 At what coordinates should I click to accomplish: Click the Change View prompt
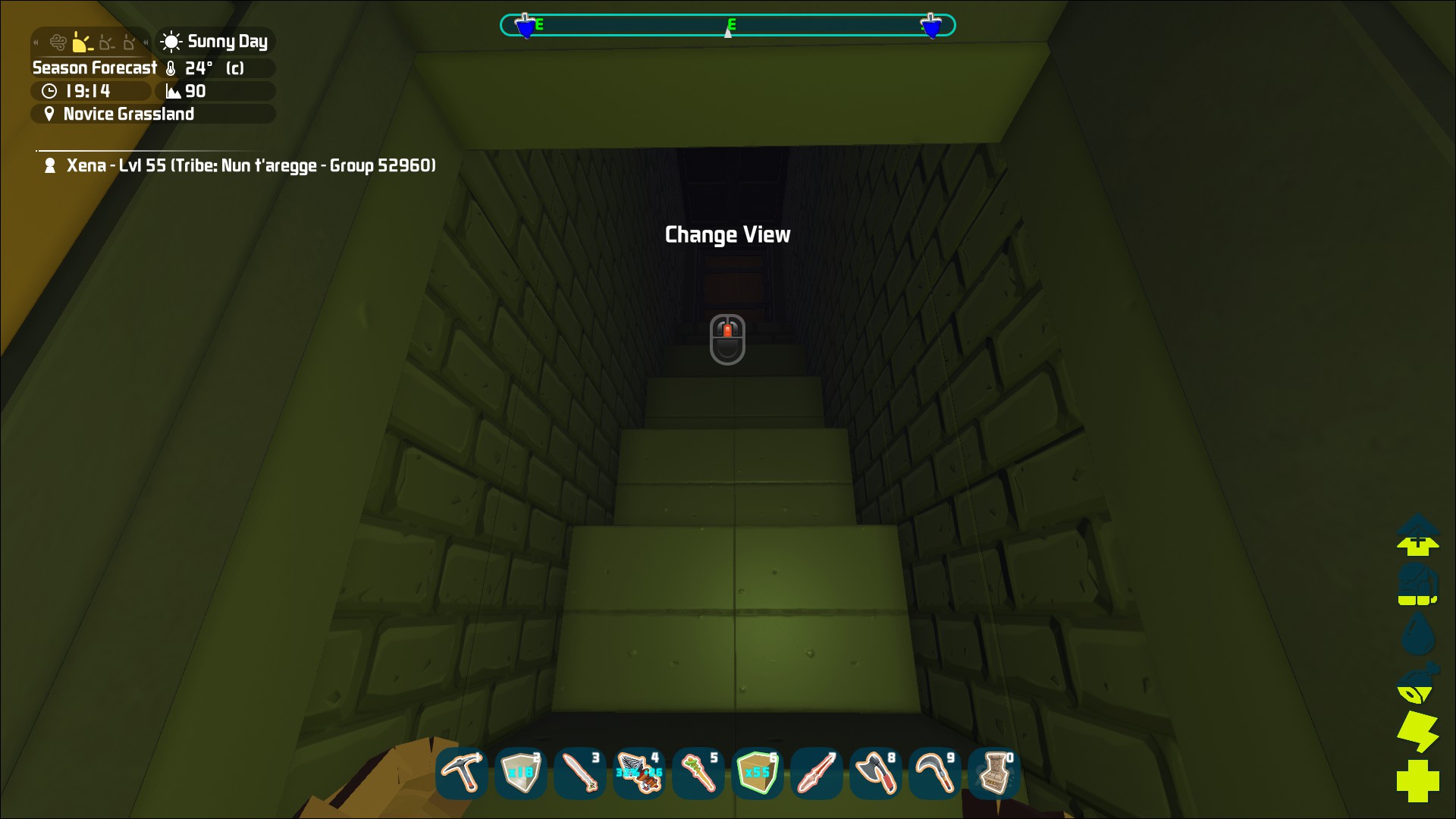[727, 234]
